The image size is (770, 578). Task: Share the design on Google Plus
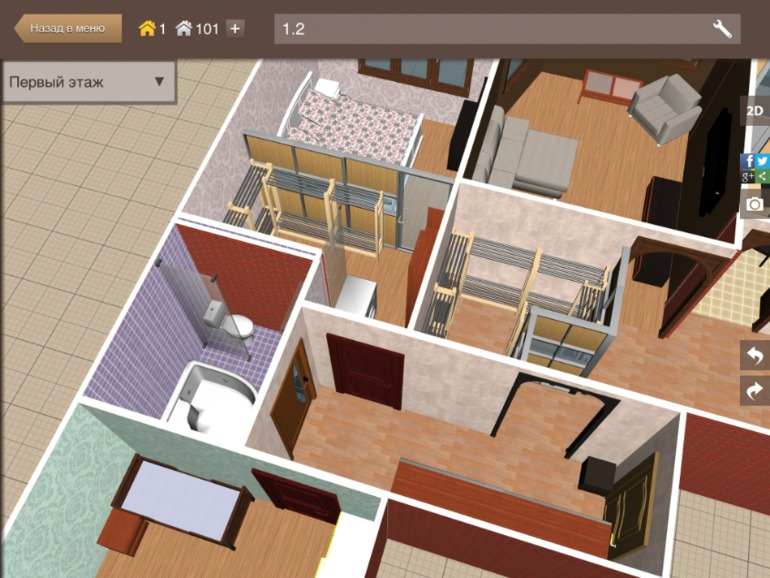coord(747,176)
